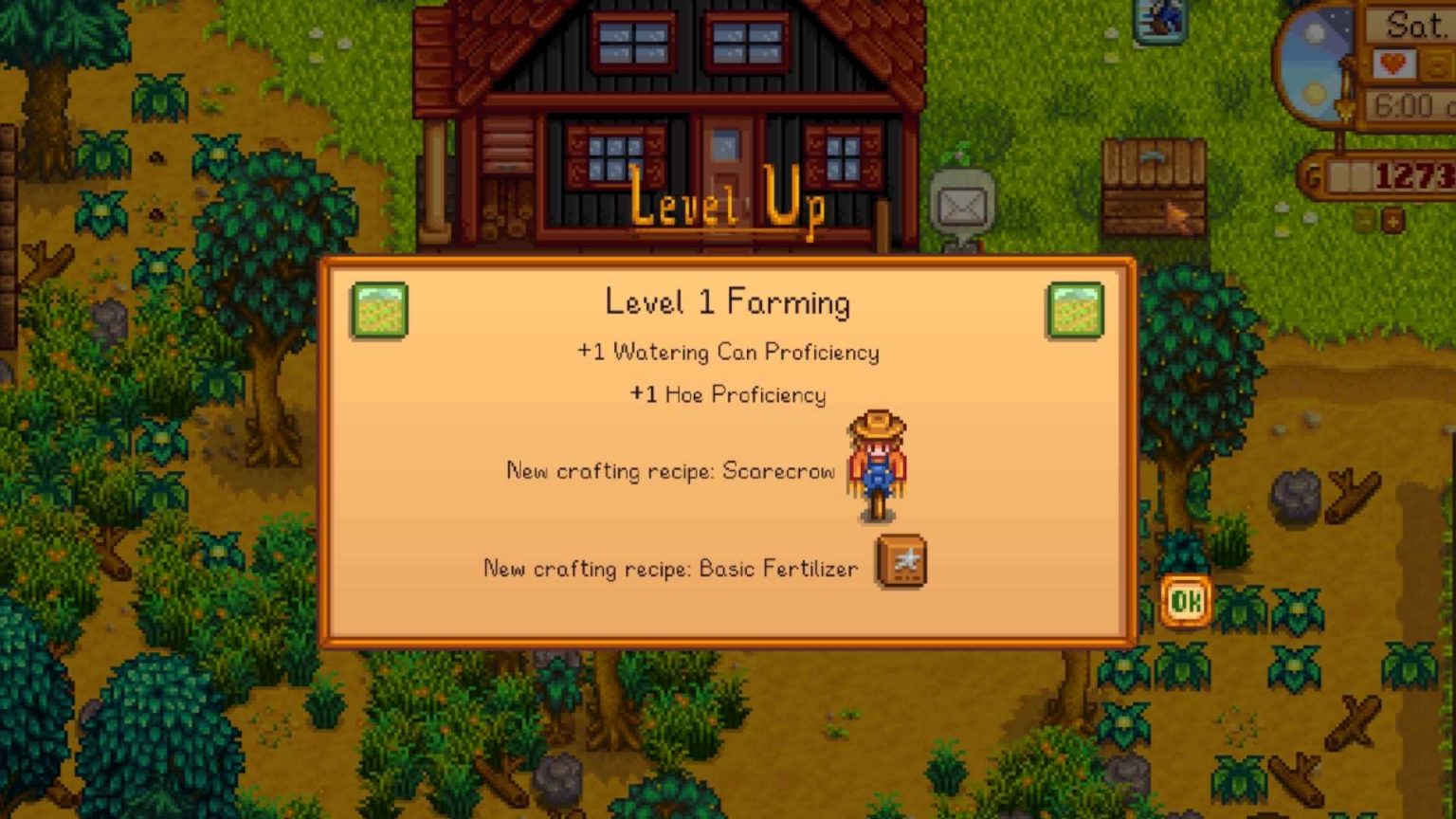Screen dimensions: 1456x819
Task: Select the right Farming skill icon
Action: coord(1077,310)
